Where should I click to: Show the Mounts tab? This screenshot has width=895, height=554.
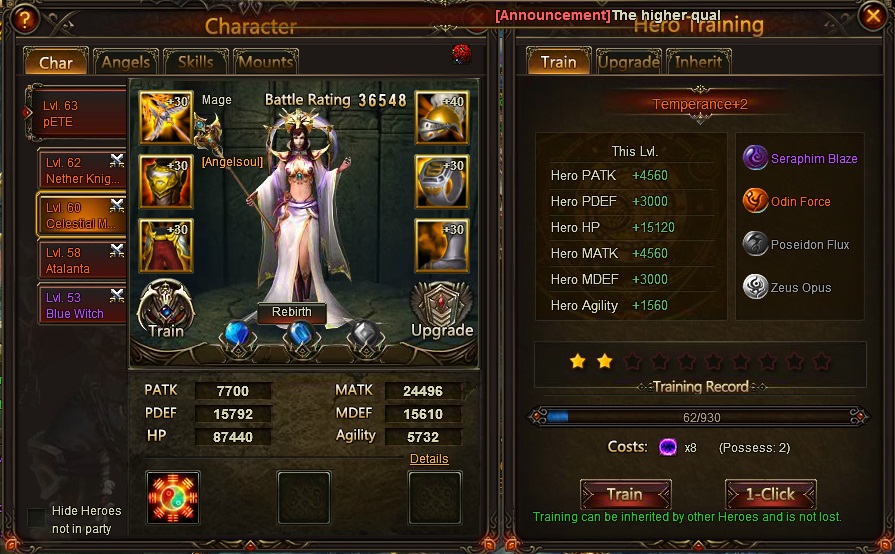266,62
